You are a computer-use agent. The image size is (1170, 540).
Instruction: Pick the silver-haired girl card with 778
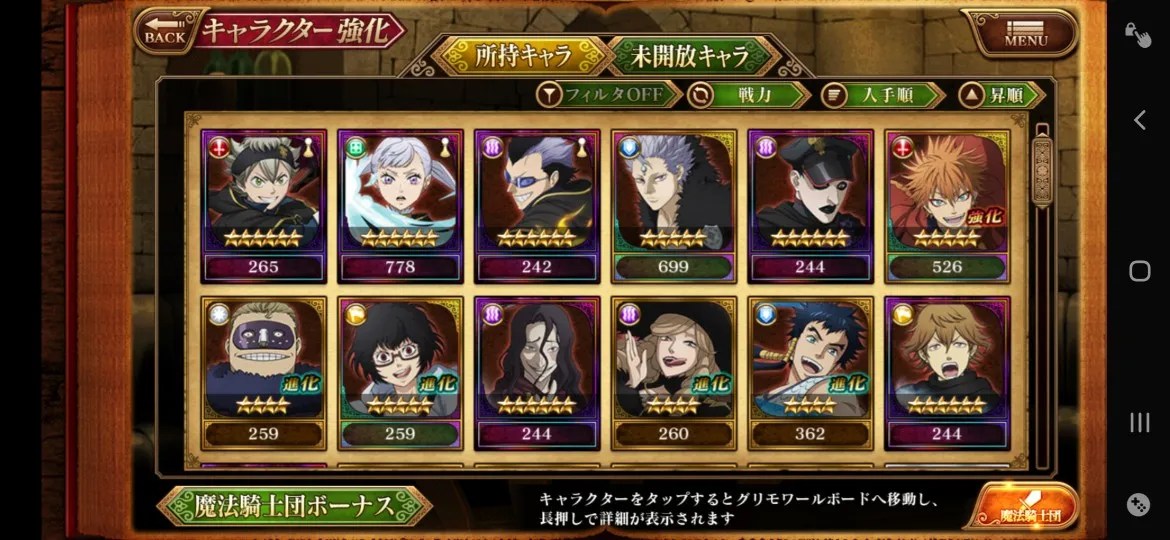coord(400,205)
